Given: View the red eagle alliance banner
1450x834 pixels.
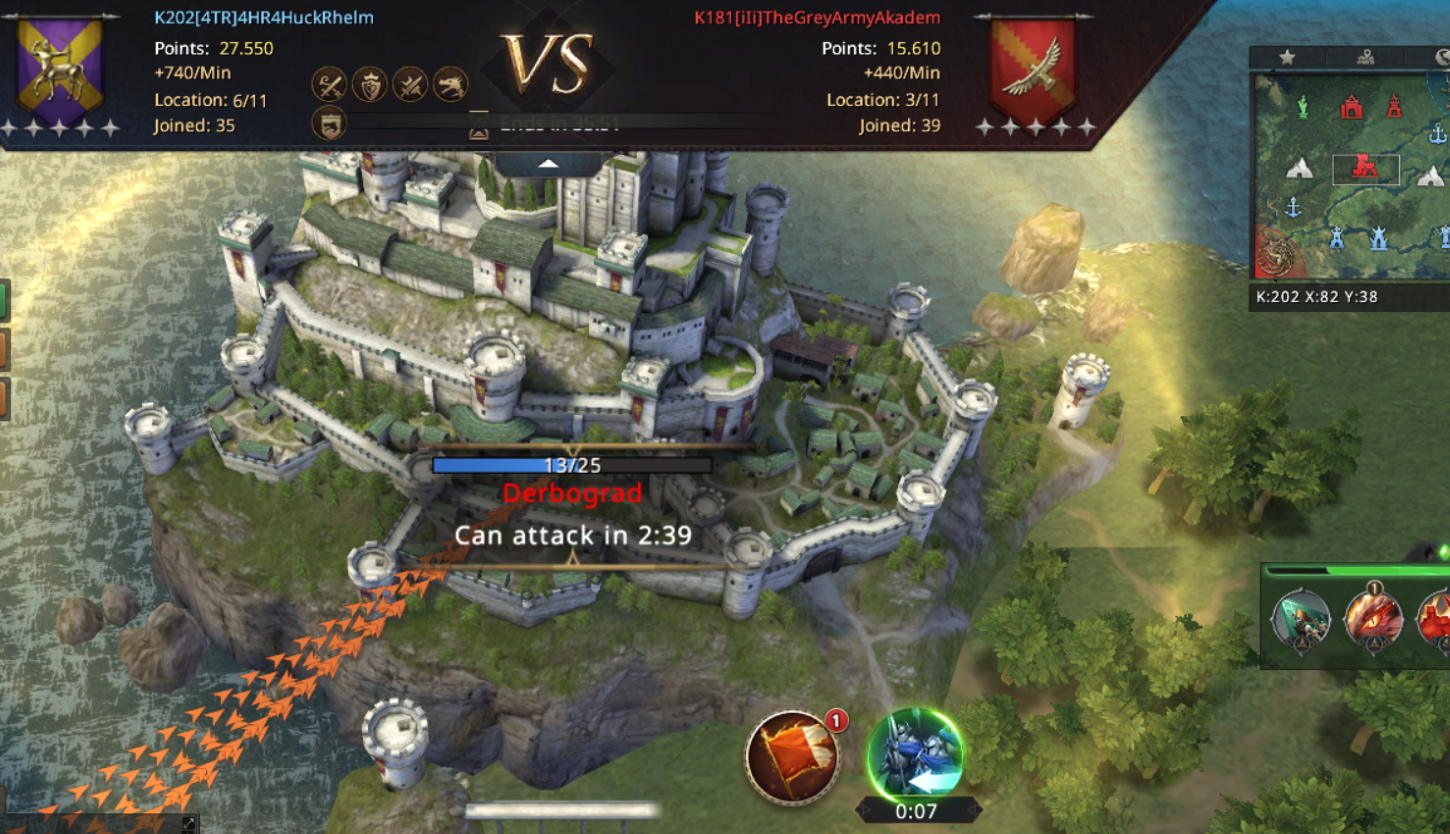Looking at the screenshot, I should click(1033, 68).
